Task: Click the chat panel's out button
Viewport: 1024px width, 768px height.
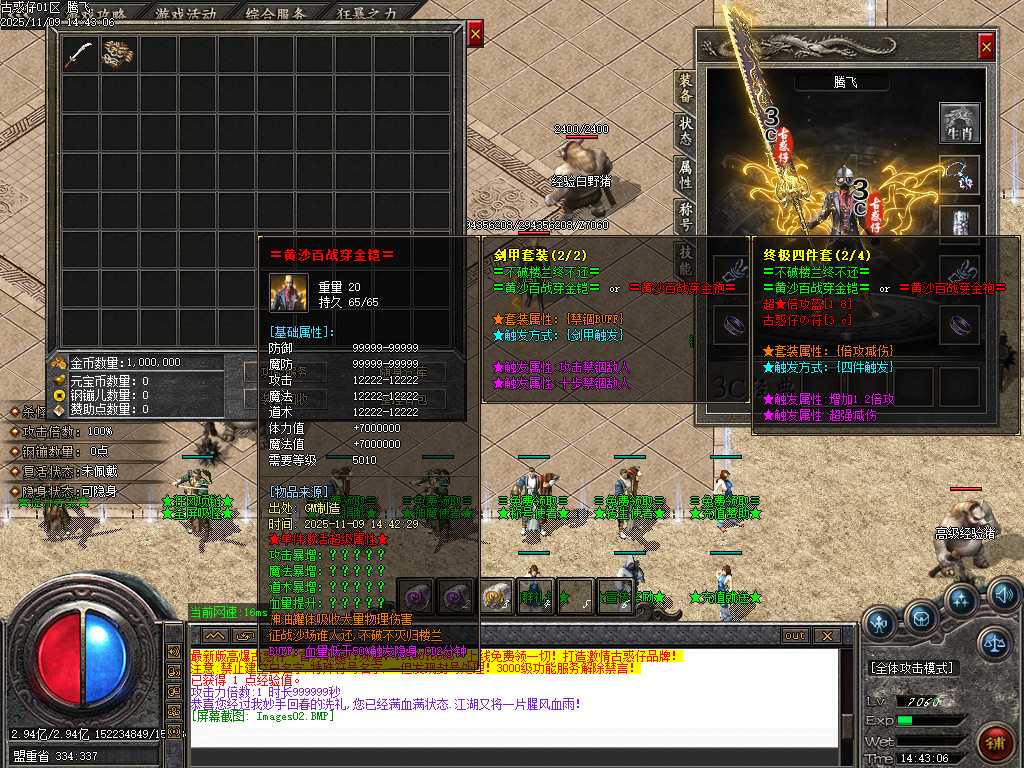Action: [794, 635]
